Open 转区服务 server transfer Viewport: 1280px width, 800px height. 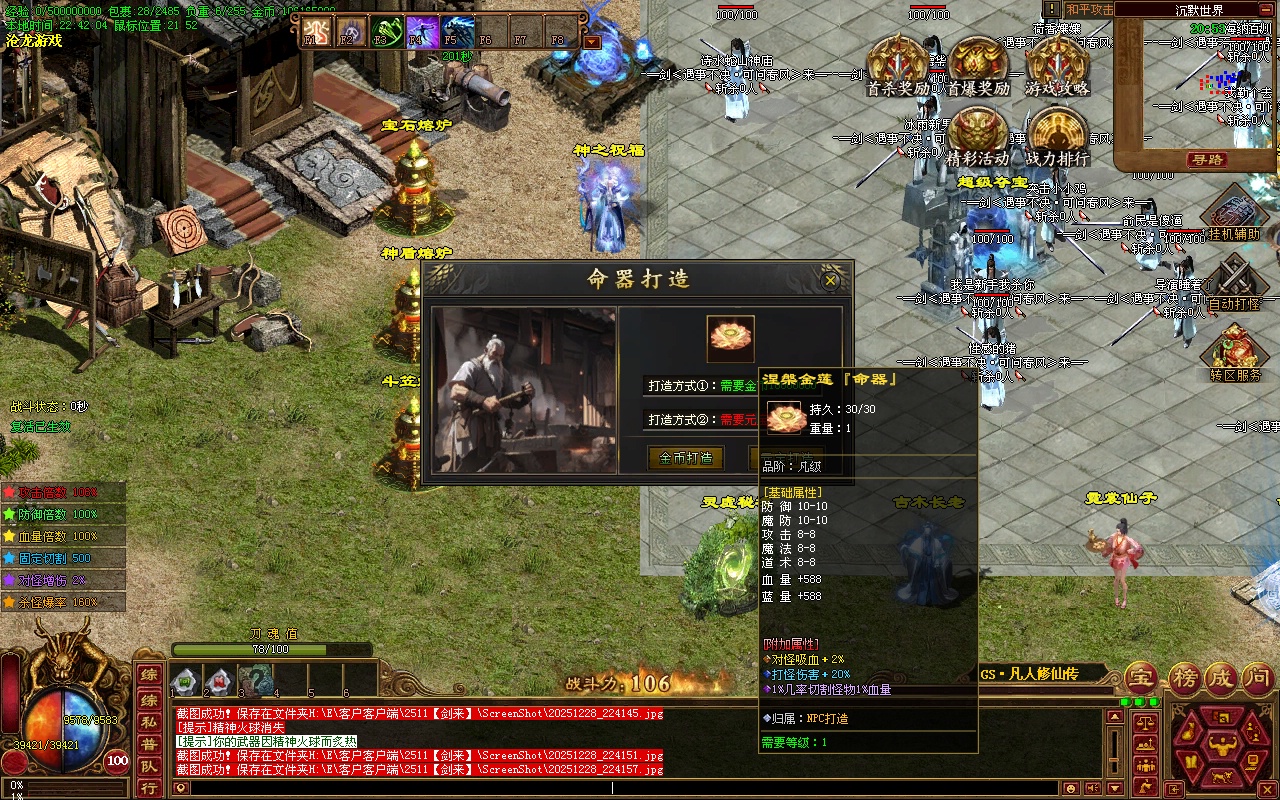[1234, 353]
